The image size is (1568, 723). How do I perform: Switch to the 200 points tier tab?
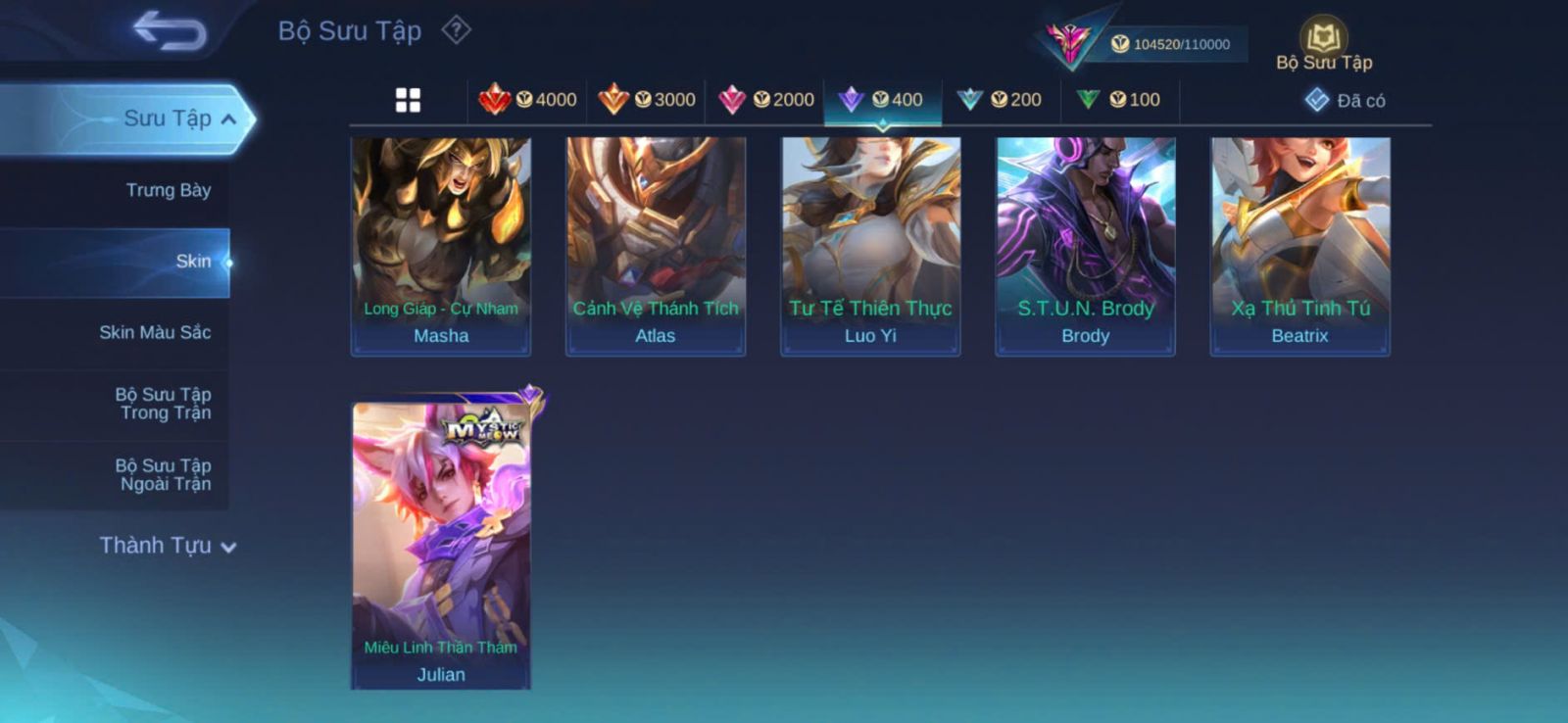(1000, 100)
